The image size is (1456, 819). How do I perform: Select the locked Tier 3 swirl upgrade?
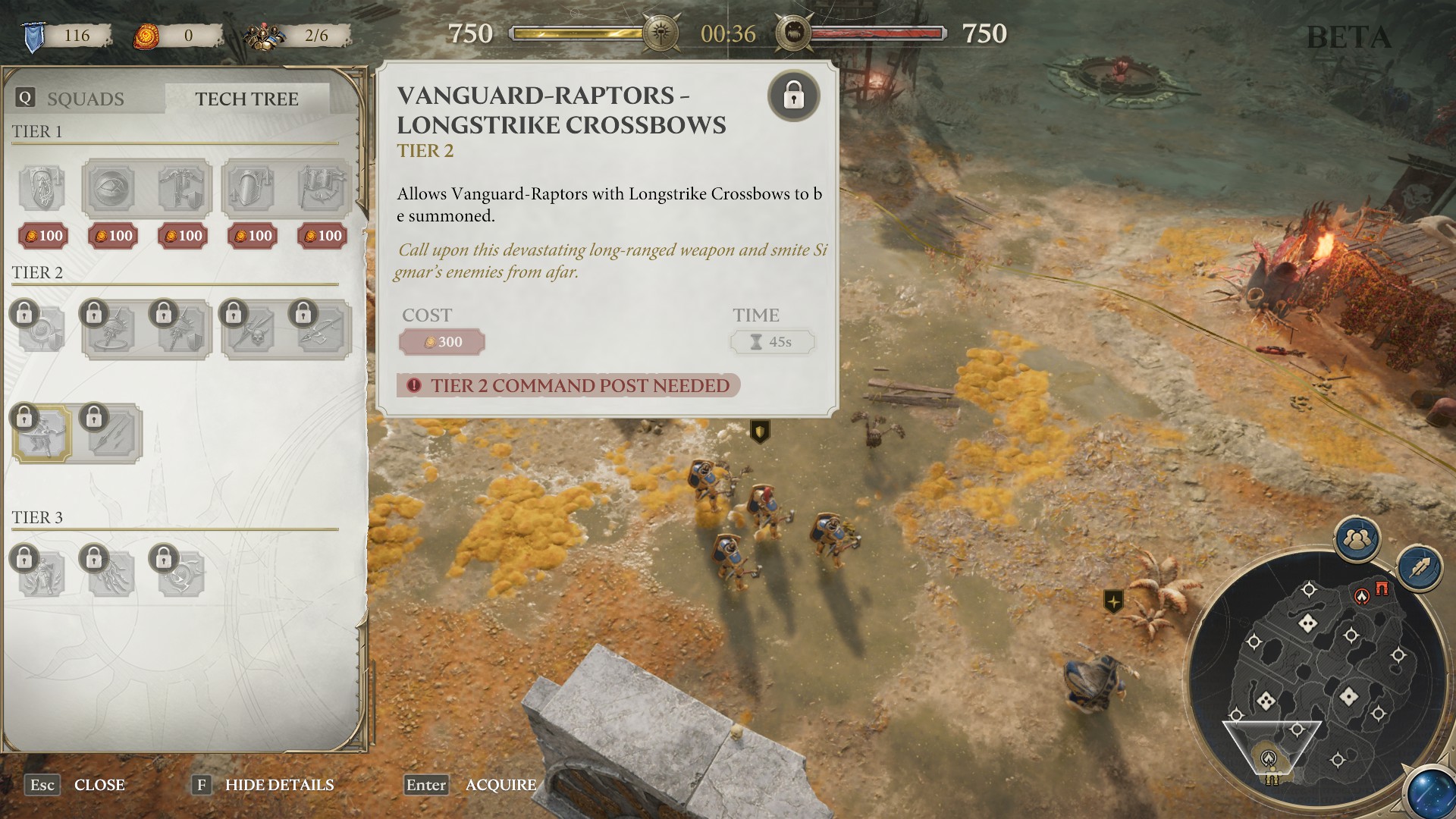coord(181,573)
